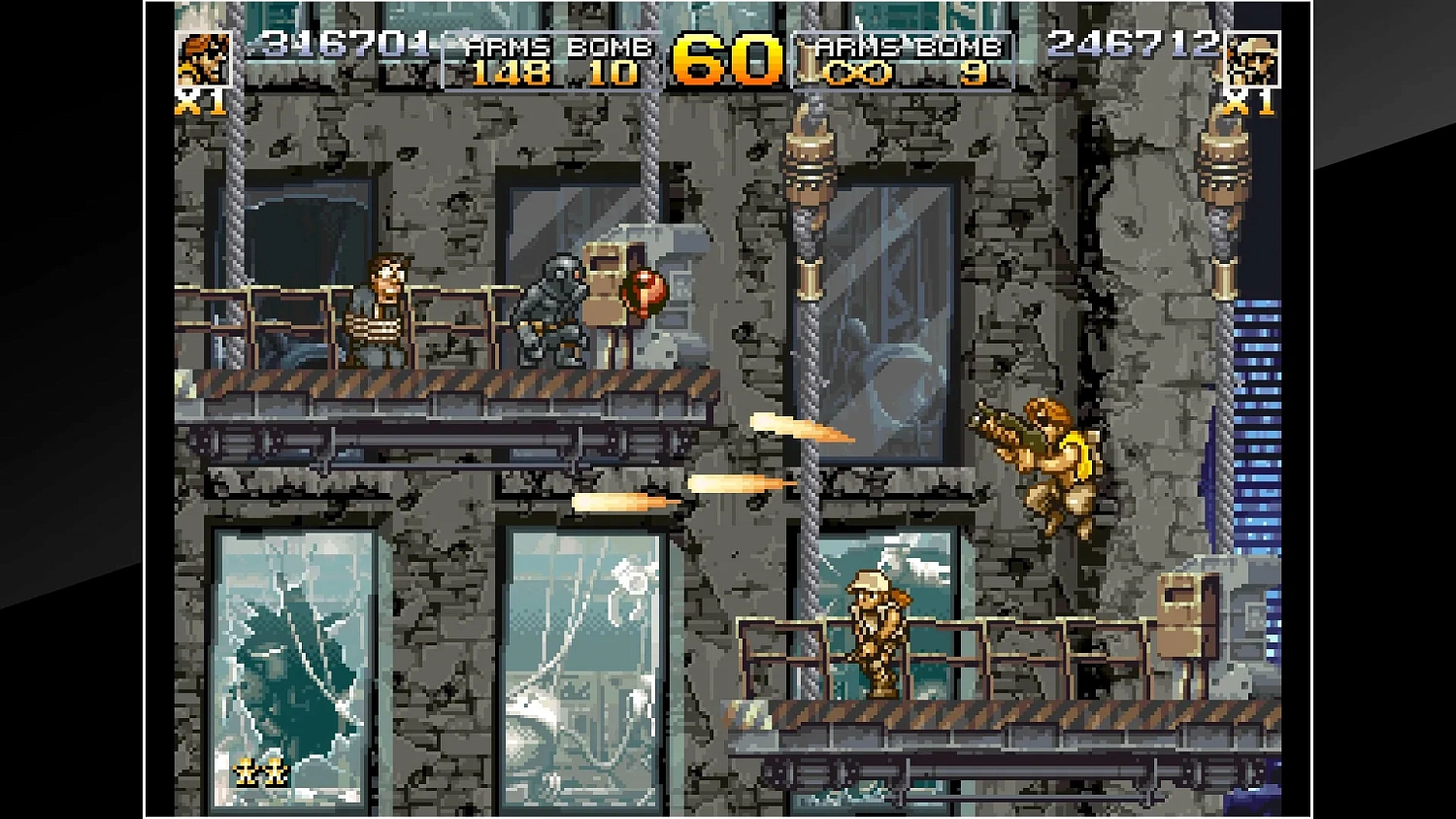1456x819 pixels.
Task: Click the BOMB counter showing 10
Action: point(615,73)
